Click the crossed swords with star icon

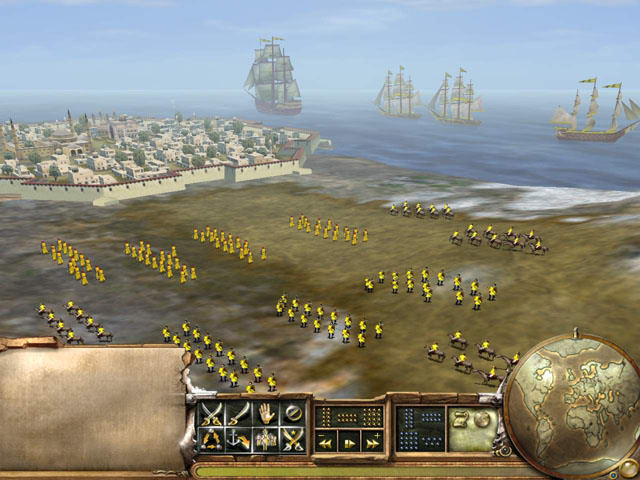[x=291, y=438]
